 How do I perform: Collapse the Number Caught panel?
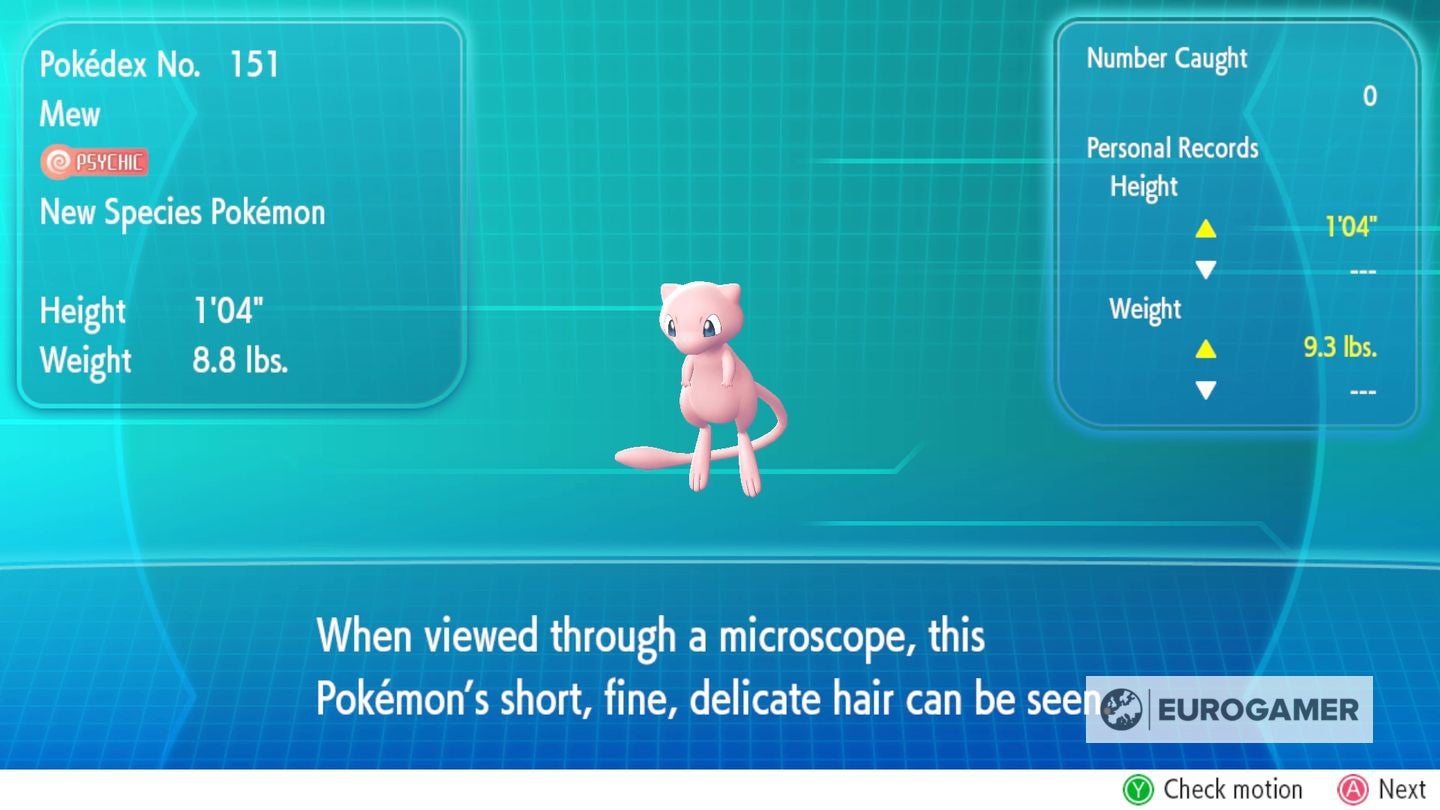[1166, 58]
